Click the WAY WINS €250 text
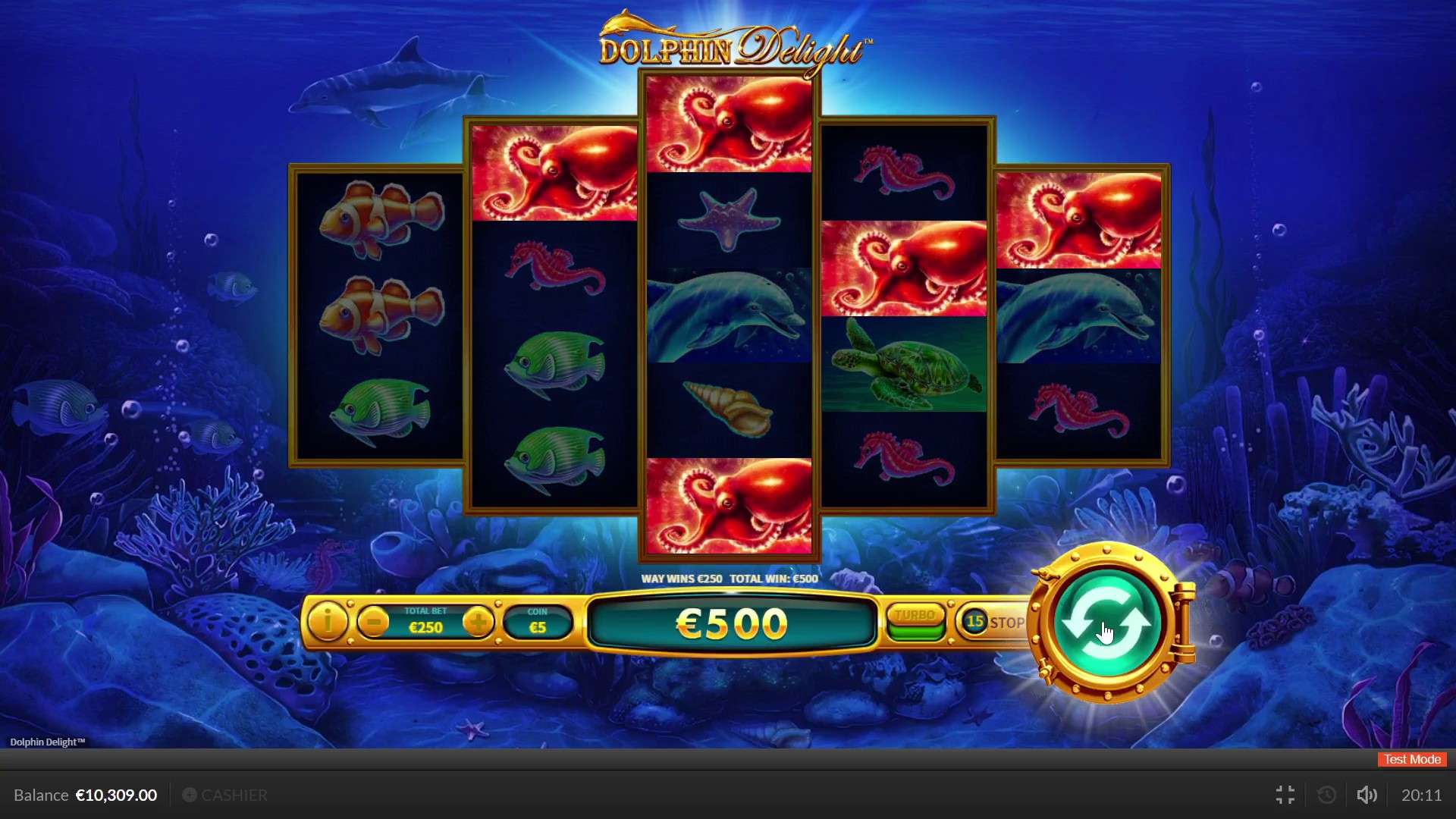The height and width of the screenshot is (819, 1456). [681, 578]
